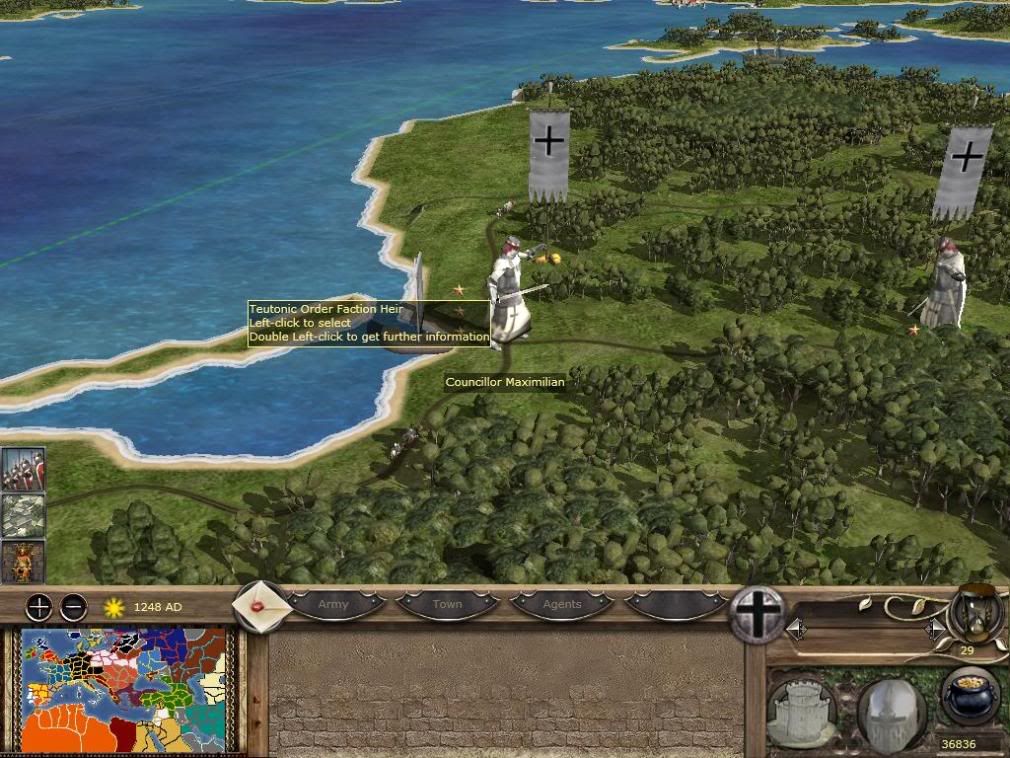This screenshot has height=758, width=1010.
Task: Open the grey terrain event notification
Action: tap(23, 516)
